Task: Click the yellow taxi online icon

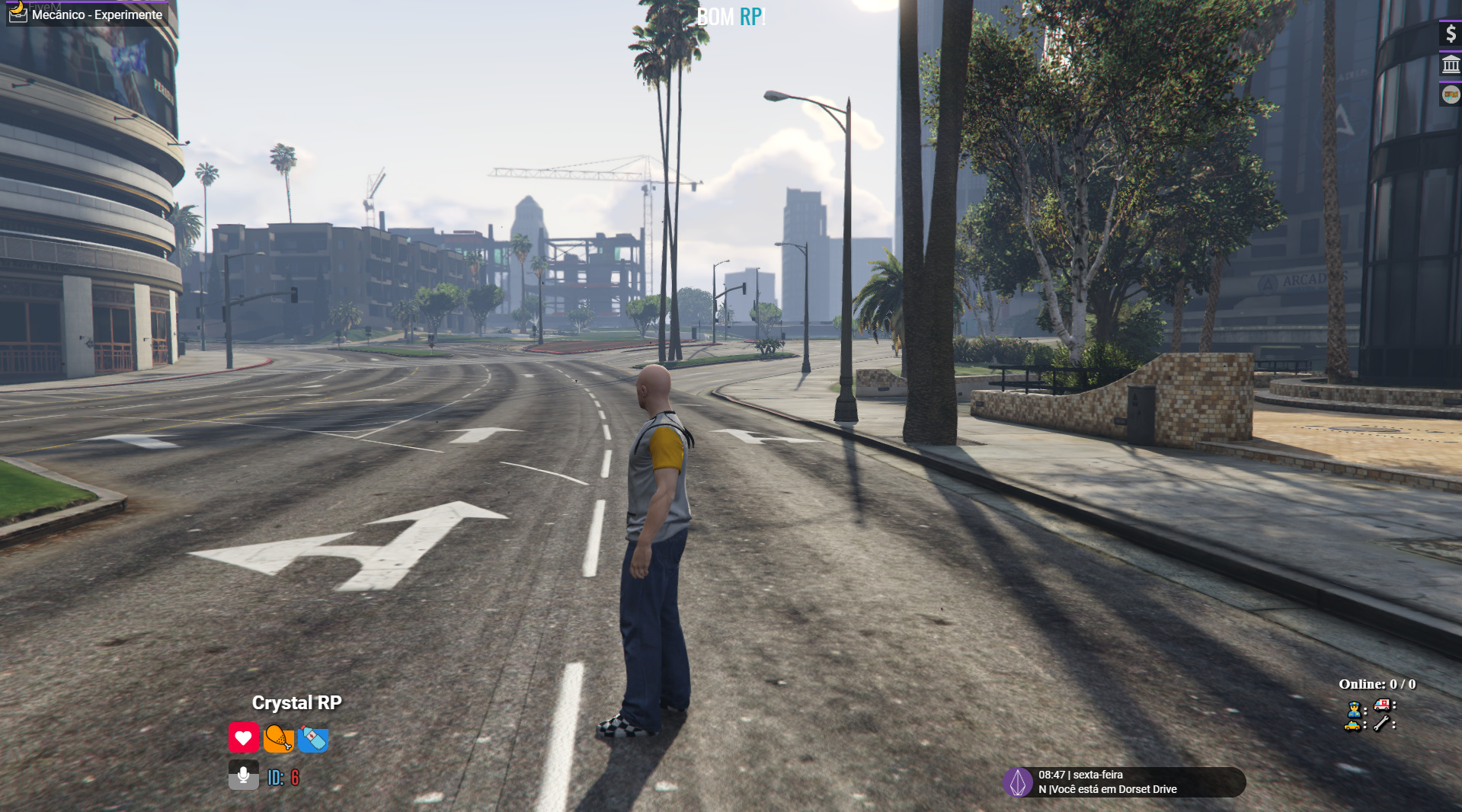Action: point(1354,724)
